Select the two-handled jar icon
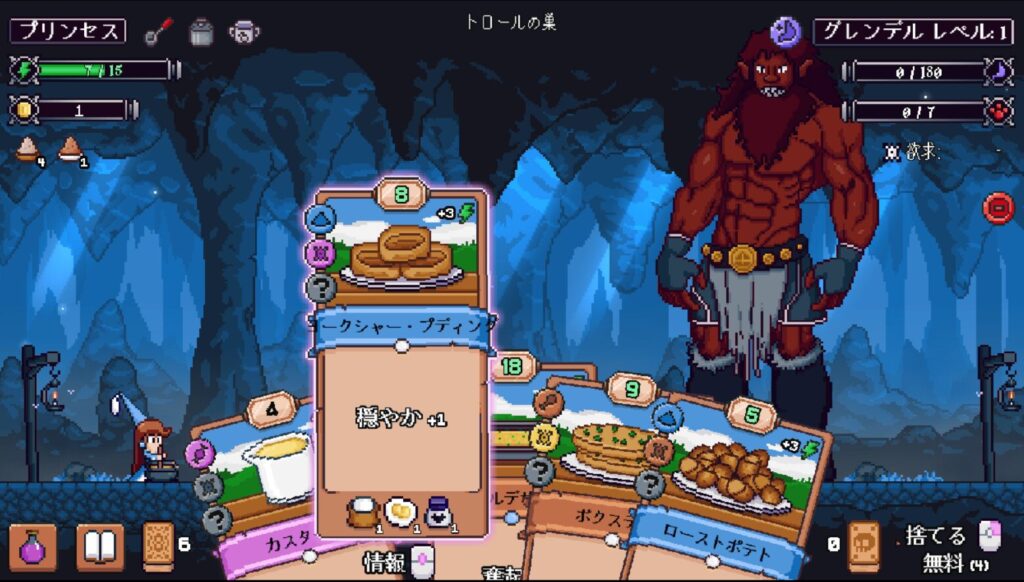The height and width of the screenshot is (582, 1024). coord(243,31)
